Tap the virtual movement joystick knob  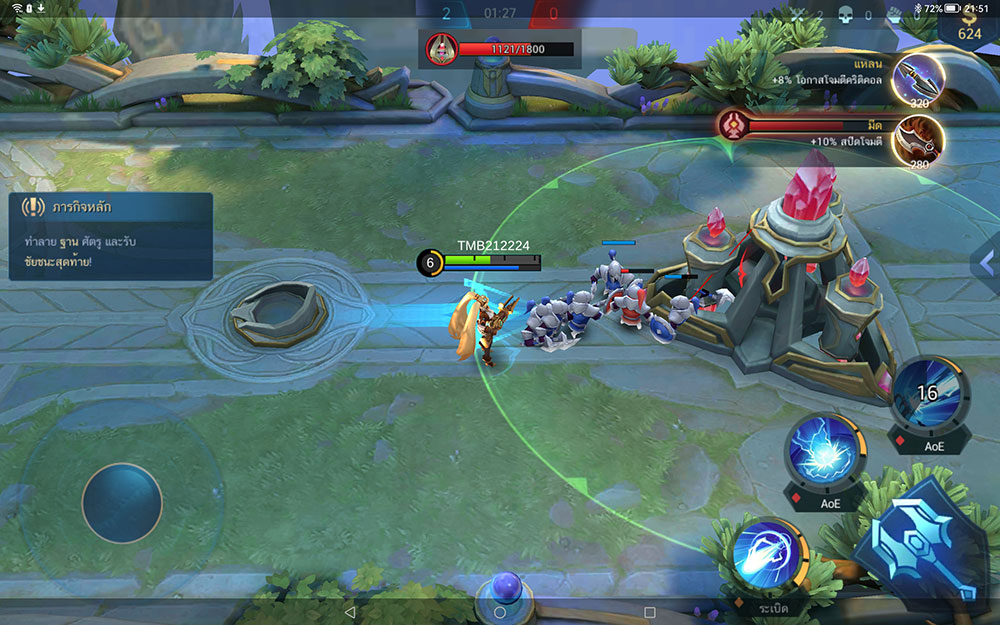pyautogui.click(x=122, y=503)
